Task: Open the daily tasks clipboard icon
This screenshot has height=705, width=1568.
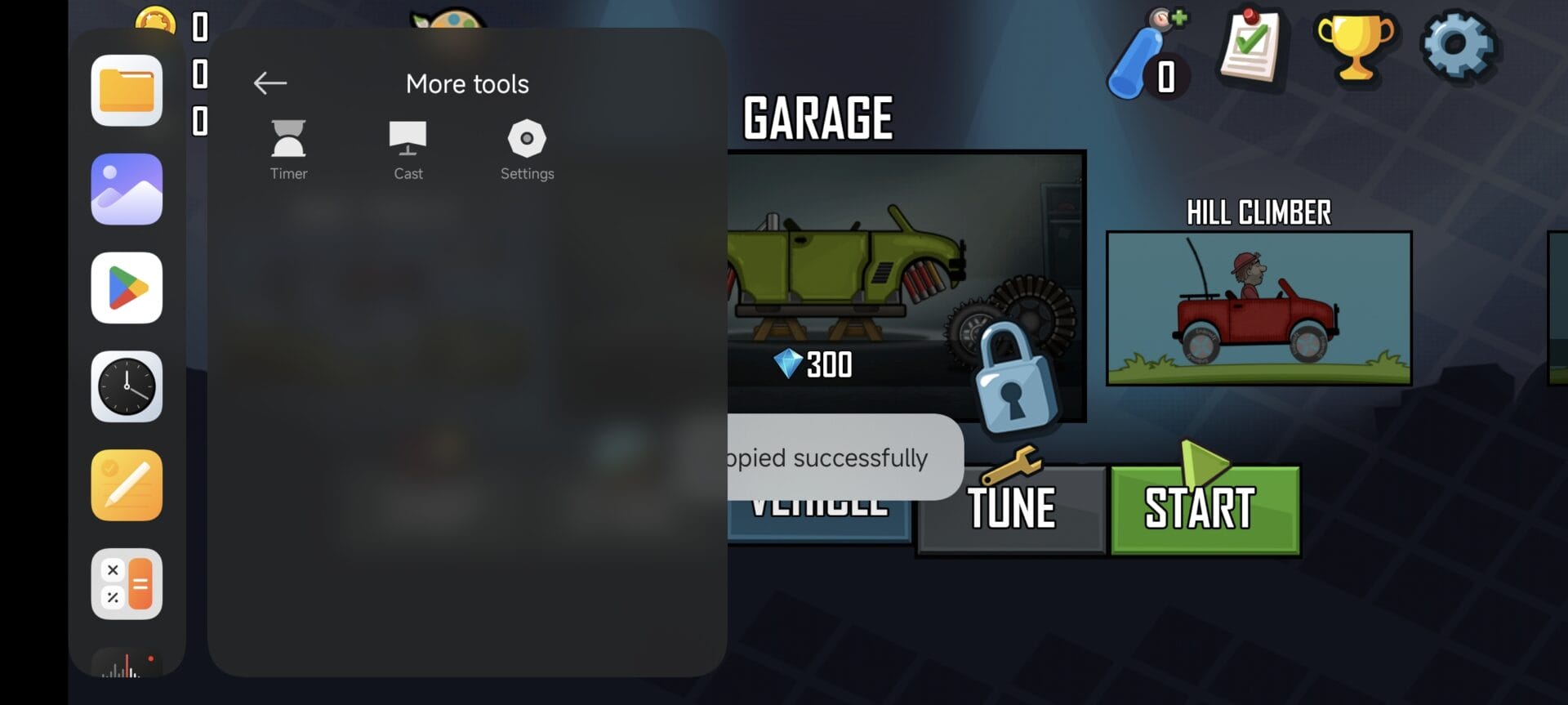Action: click(x=1250, y=46)
